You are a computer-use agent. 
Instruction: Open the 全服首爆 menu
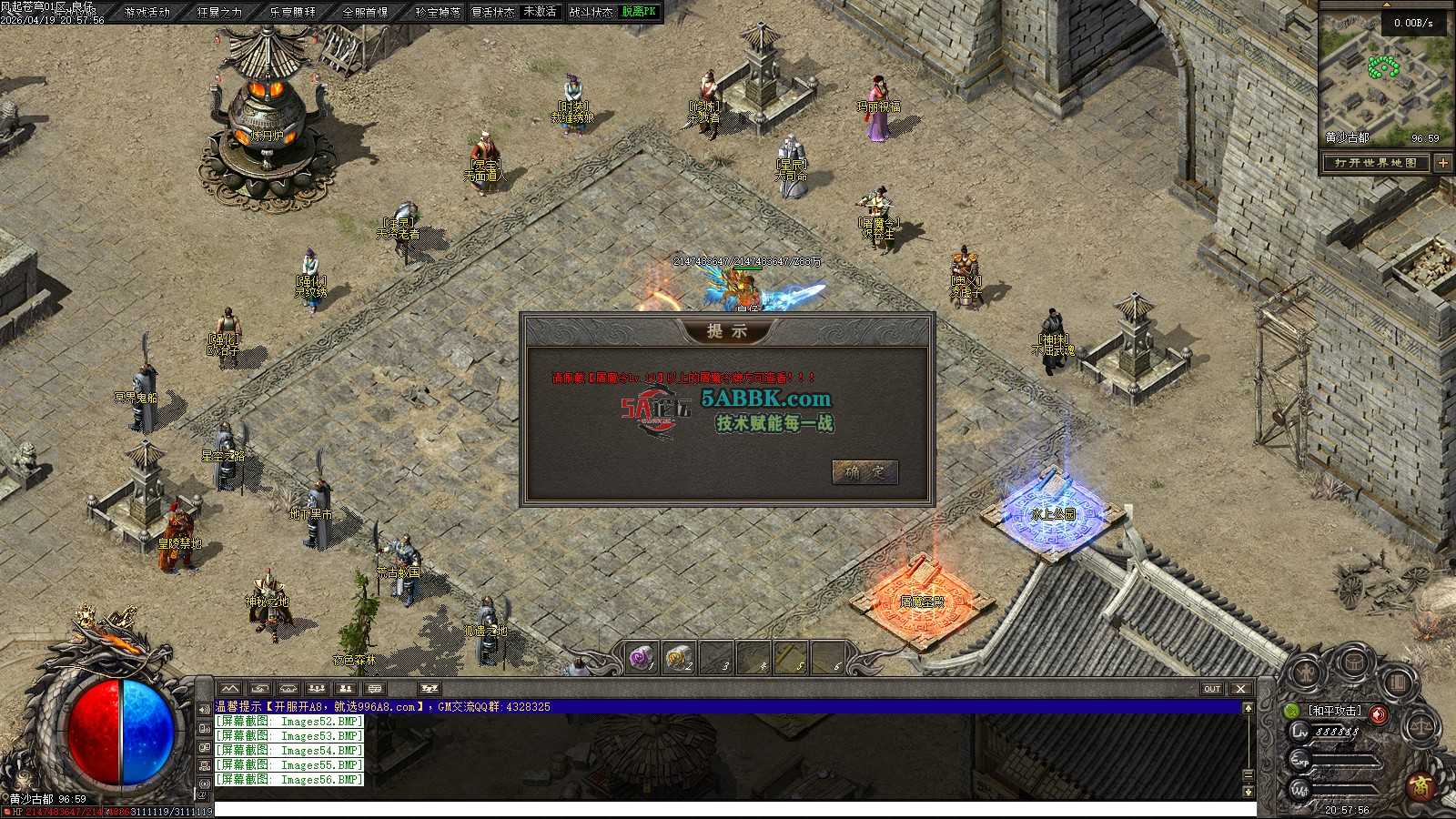(366, 12)
